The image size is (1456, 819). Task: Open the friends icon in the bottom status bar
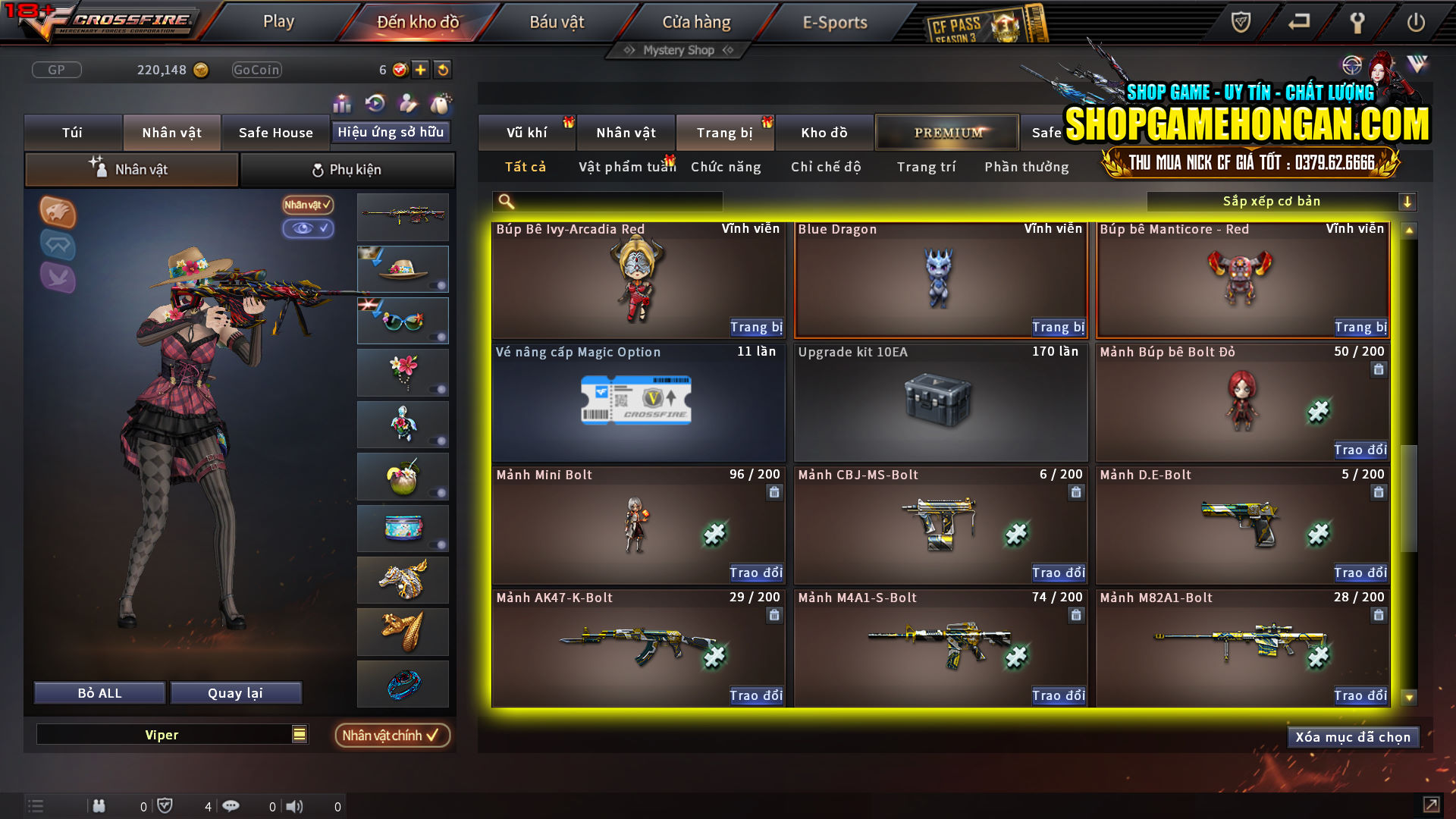point(99,806)
